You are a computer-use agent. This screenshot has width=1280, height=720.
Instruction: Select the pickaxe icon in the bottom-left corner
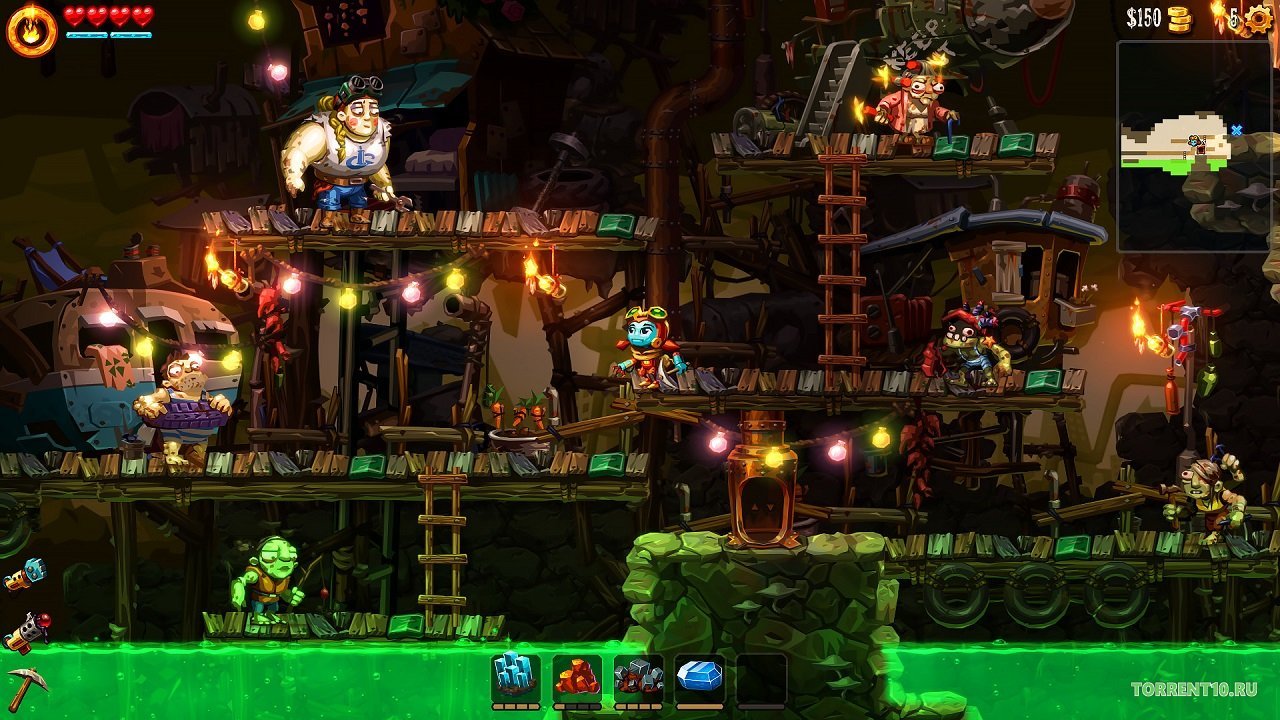click(x=28, y=688)
